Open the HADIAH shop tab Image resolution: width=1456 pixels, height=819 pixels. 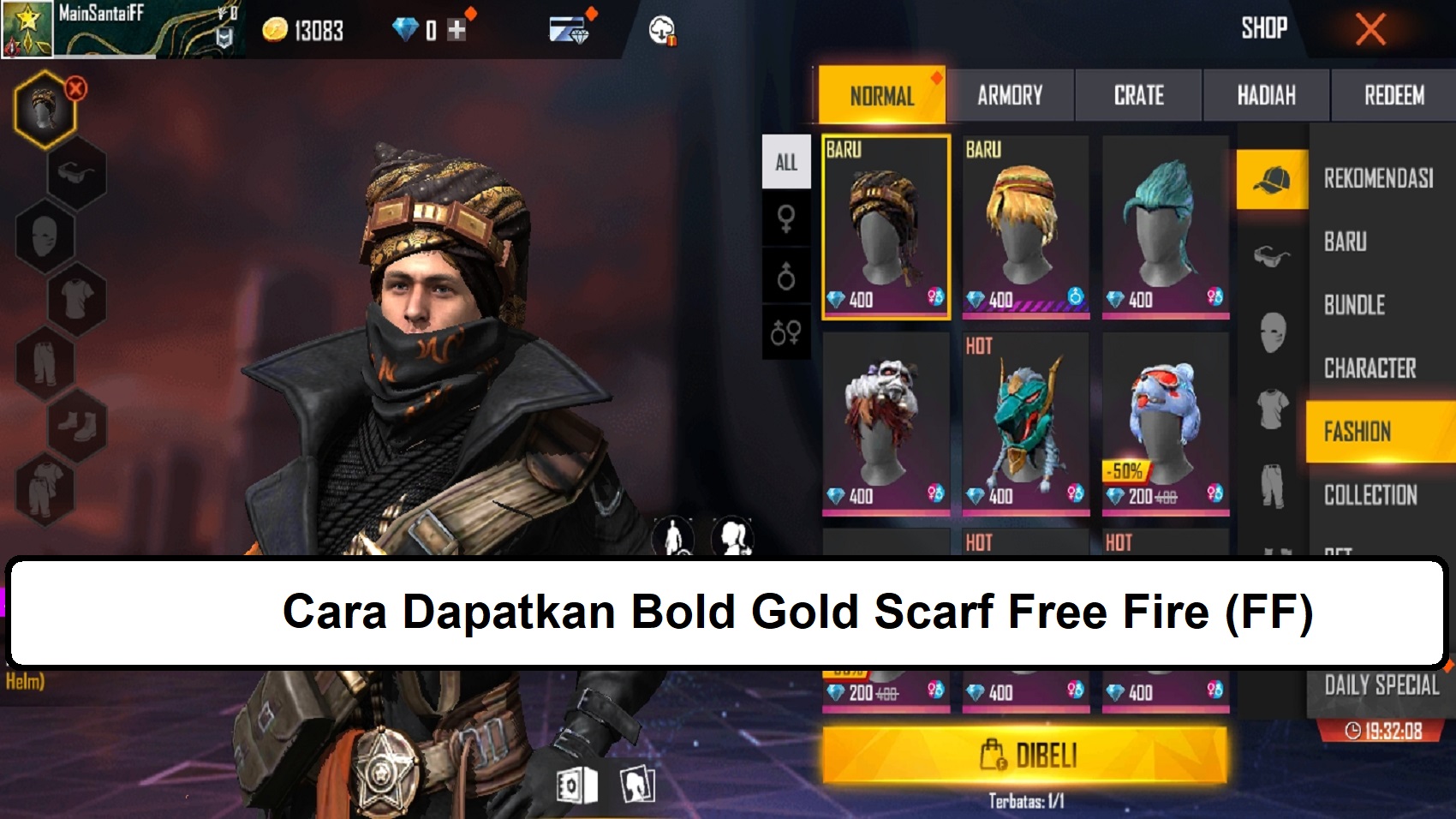1265,95
